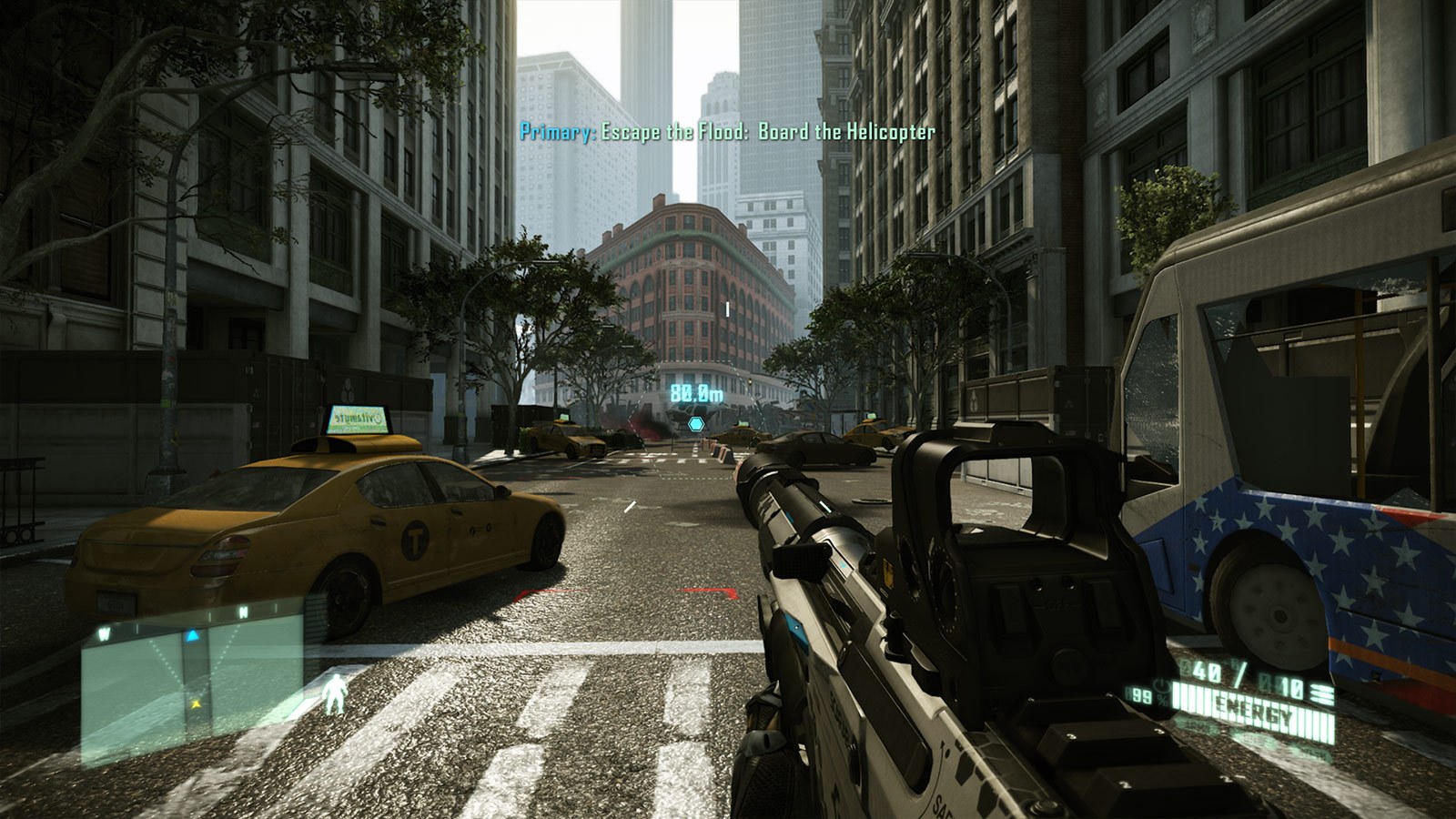Select the suit power icon beside 99%
The height and width of the screenshot is (819, 1456).
tap(1161, 687)
